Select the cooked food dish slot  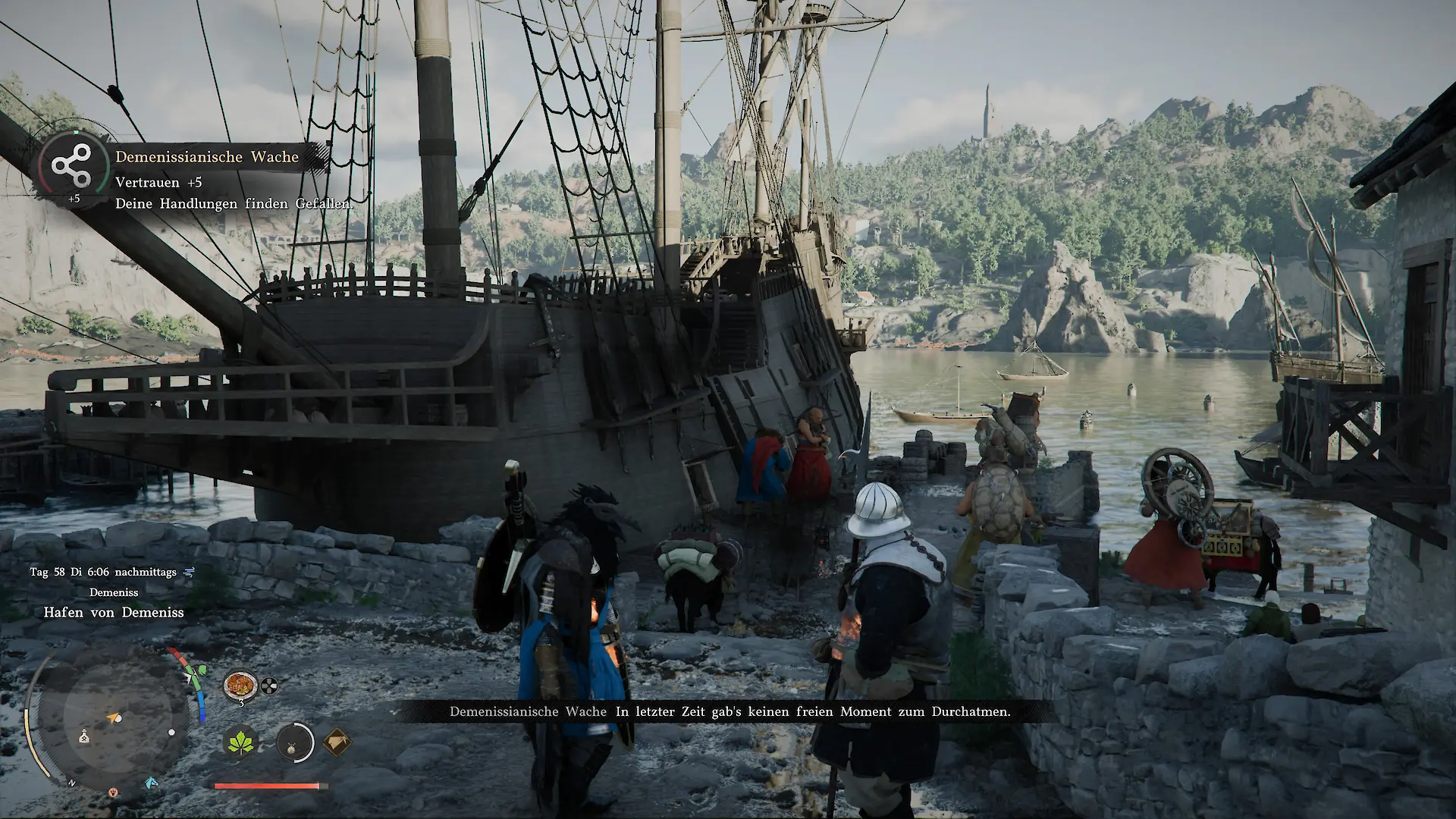point(240,686)
